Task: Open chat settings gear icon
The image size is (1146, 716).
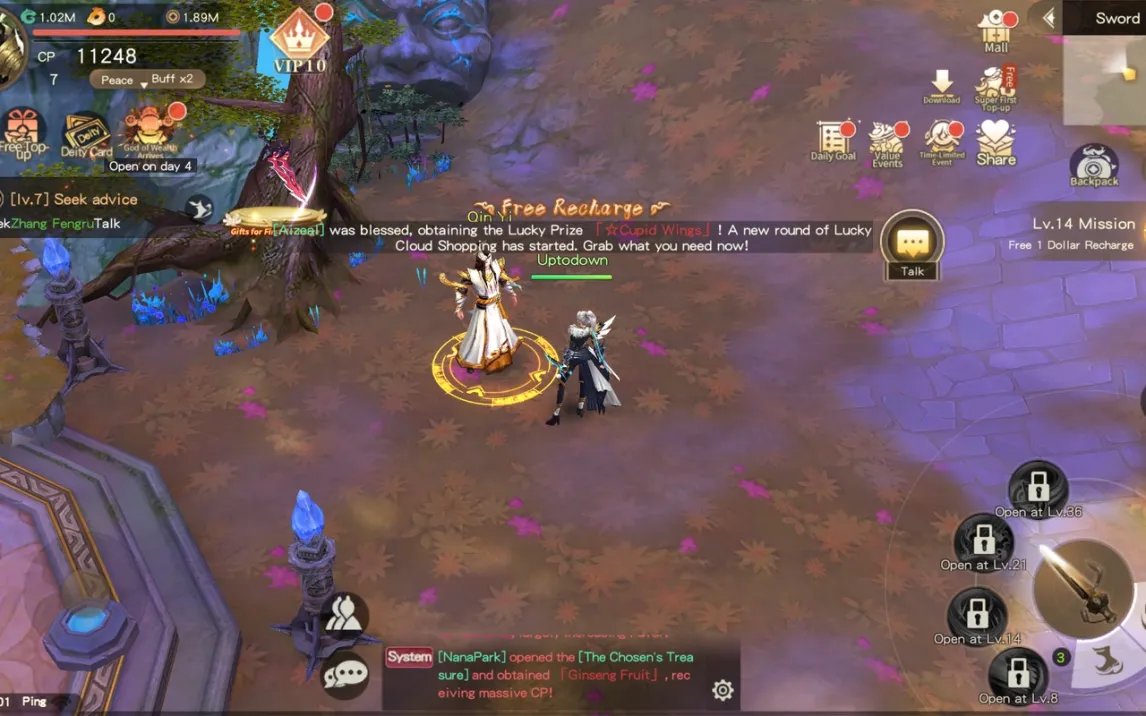Action: point(722,690)
